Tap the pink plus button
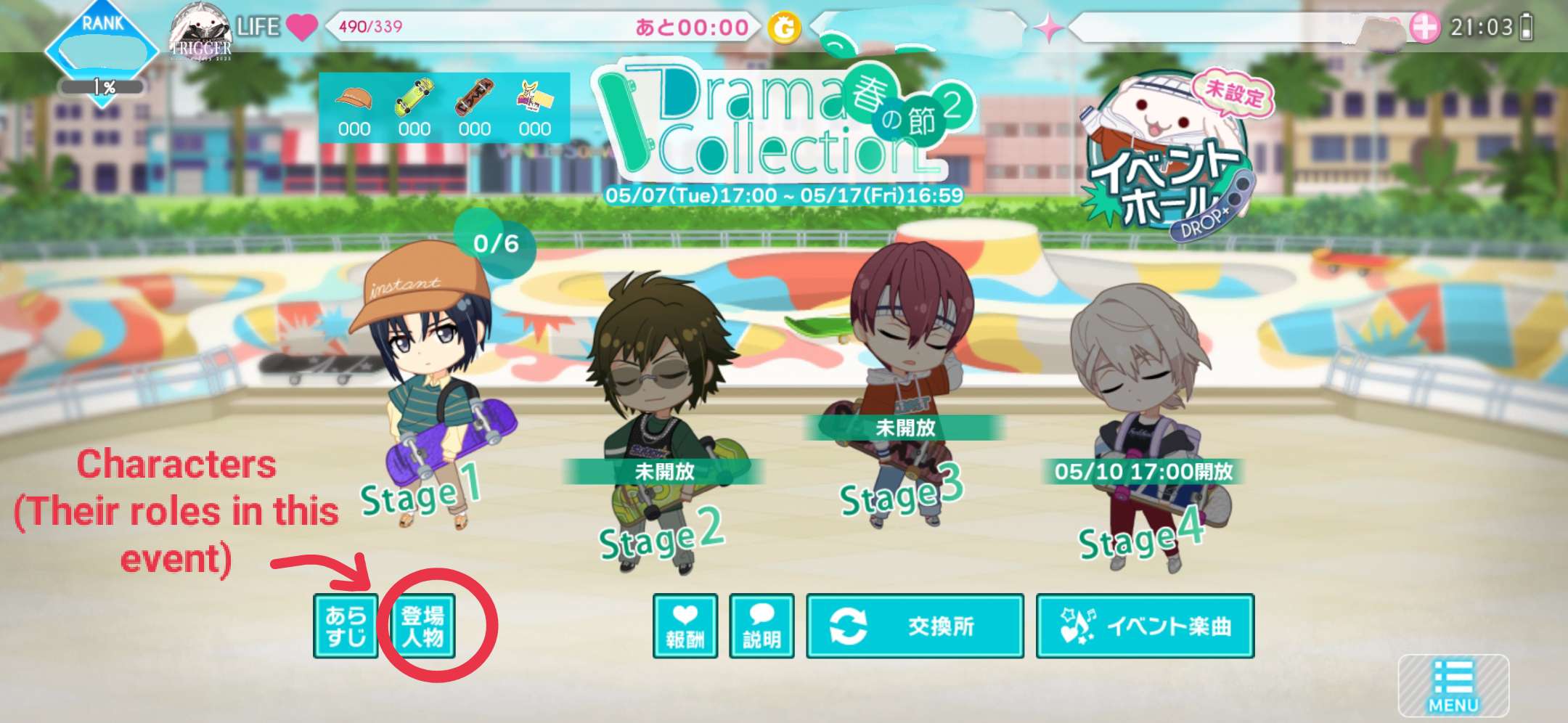 pyautogui.click(x=1424, y=28)
